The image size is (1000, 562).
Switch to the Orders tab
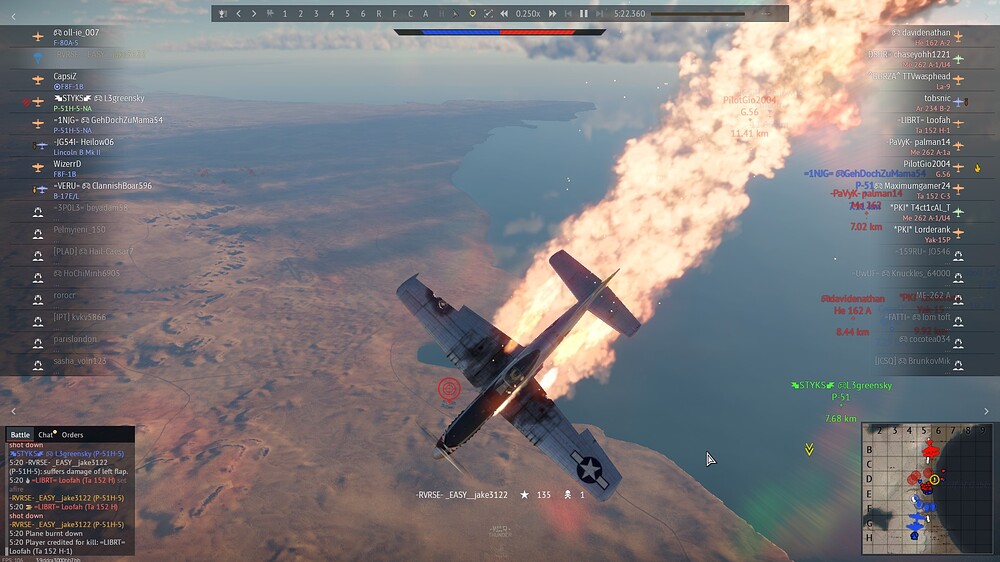click(x=73, y=435)
